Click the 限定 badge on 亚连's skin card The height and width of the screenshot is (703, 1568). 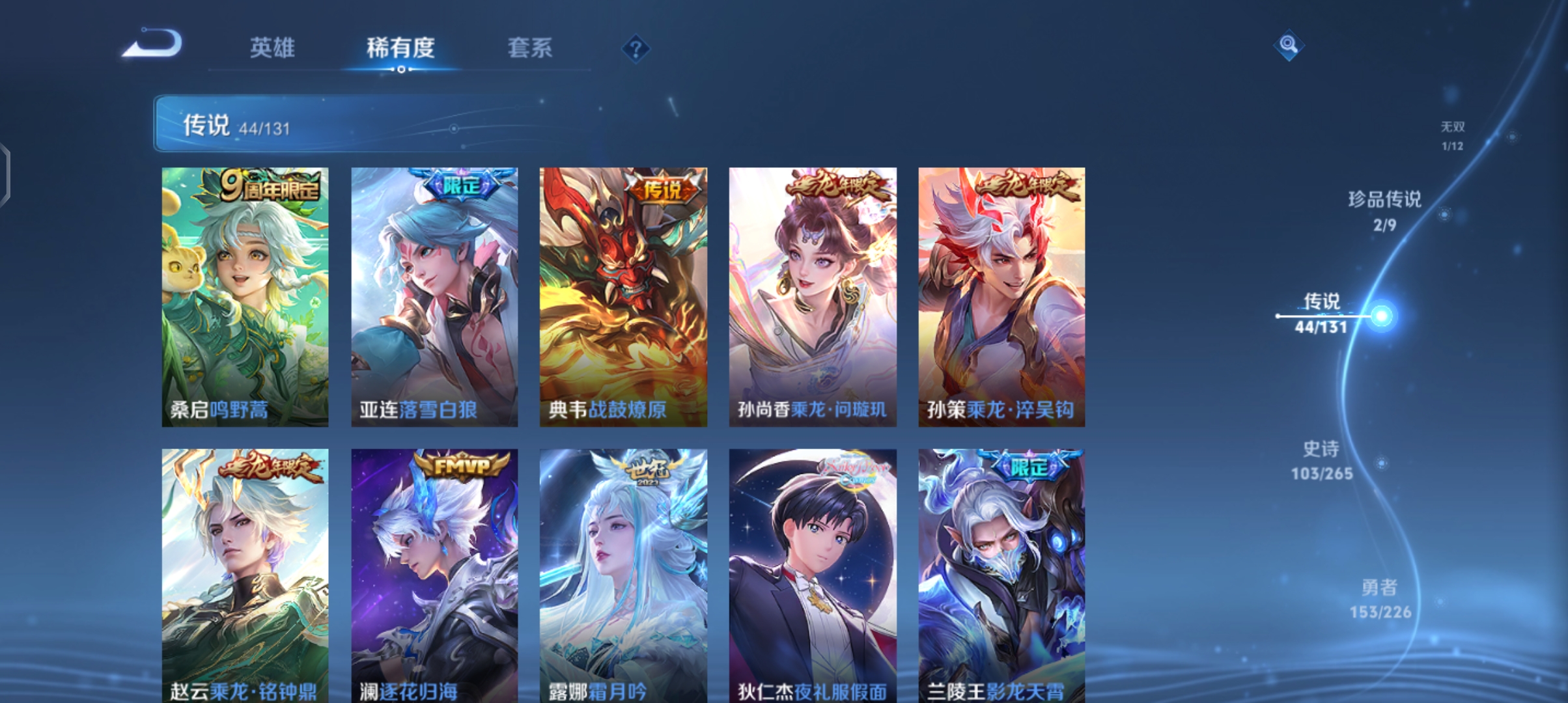click(x=463, y=186)
